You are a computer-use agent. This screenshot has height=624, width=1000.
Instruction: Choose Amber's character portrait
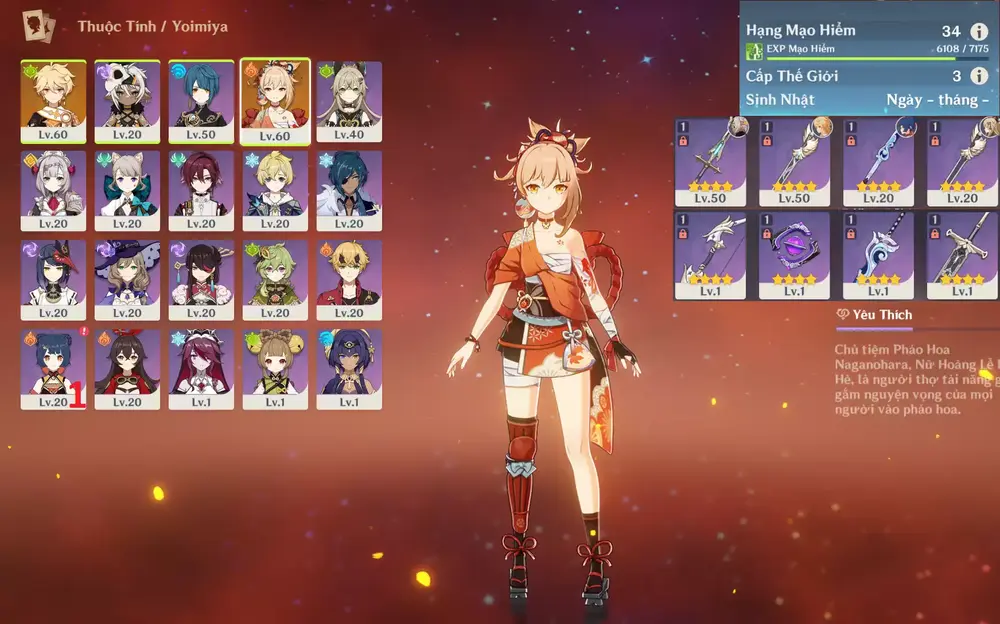(x=127, y=368)
